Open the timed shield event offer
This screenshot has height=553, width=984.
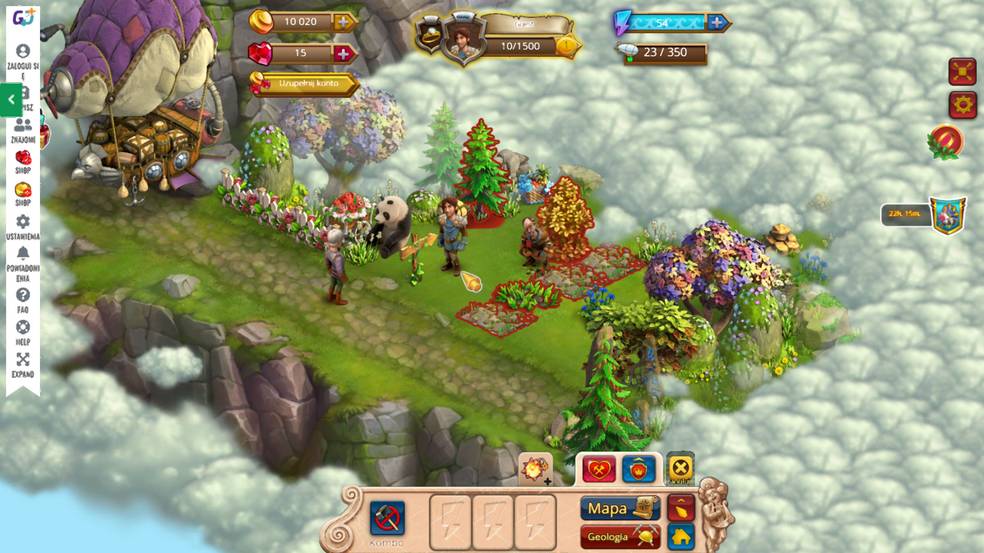(x=946, y=214)
